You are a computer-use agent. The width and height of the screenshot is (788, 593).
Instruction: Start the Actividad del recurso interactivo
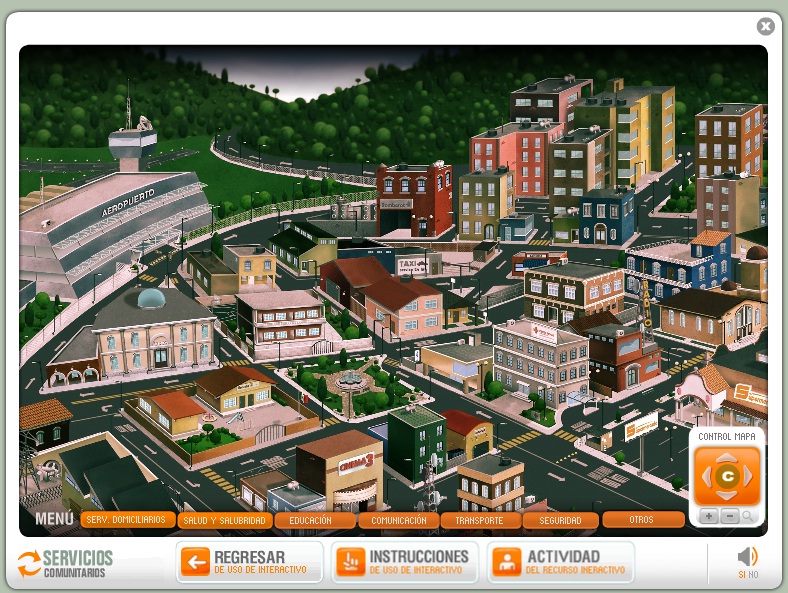click(561, 562)
